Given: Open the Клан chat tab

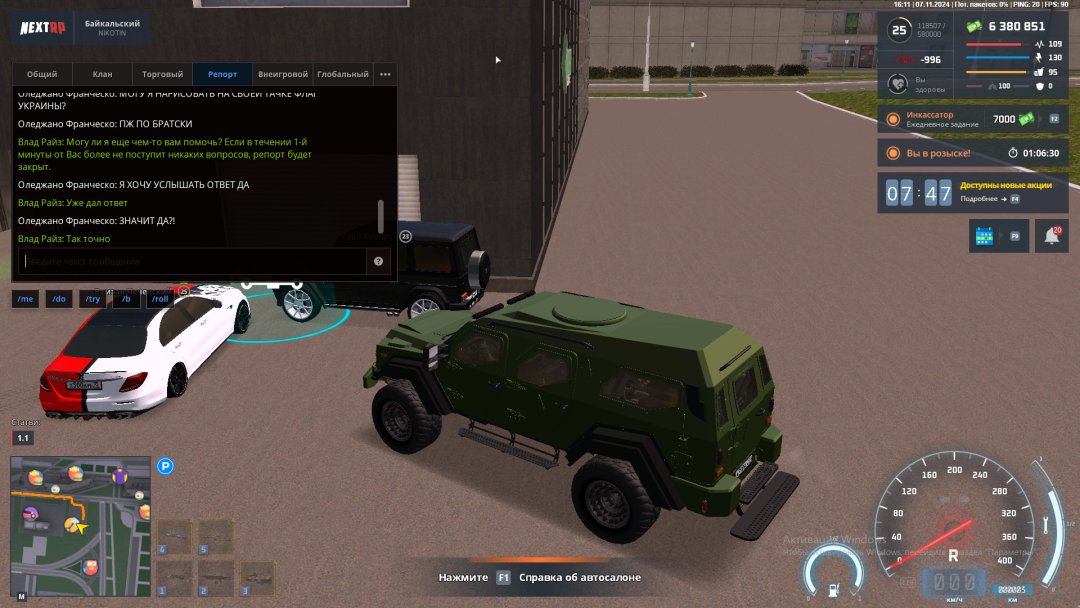Looking at the screenshot, I should click(x=102, y=74).
